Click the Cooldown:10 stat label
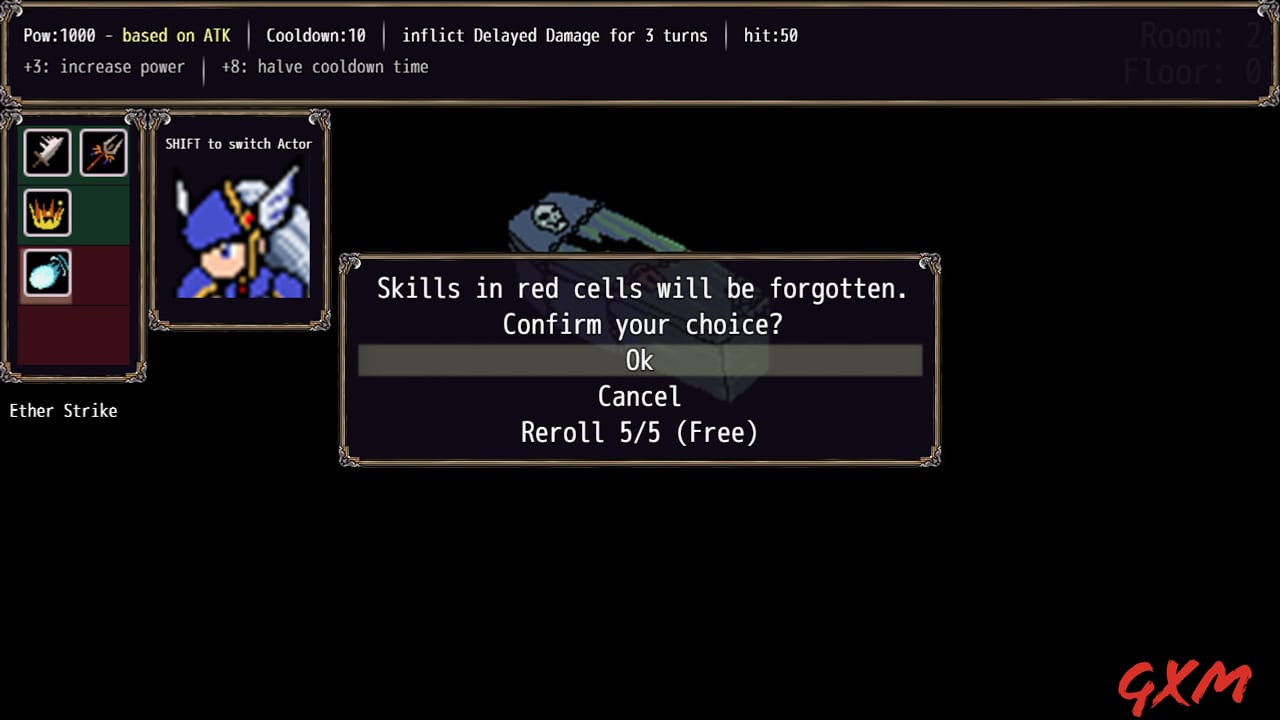1280x720 pixels. tap(316, 35)
